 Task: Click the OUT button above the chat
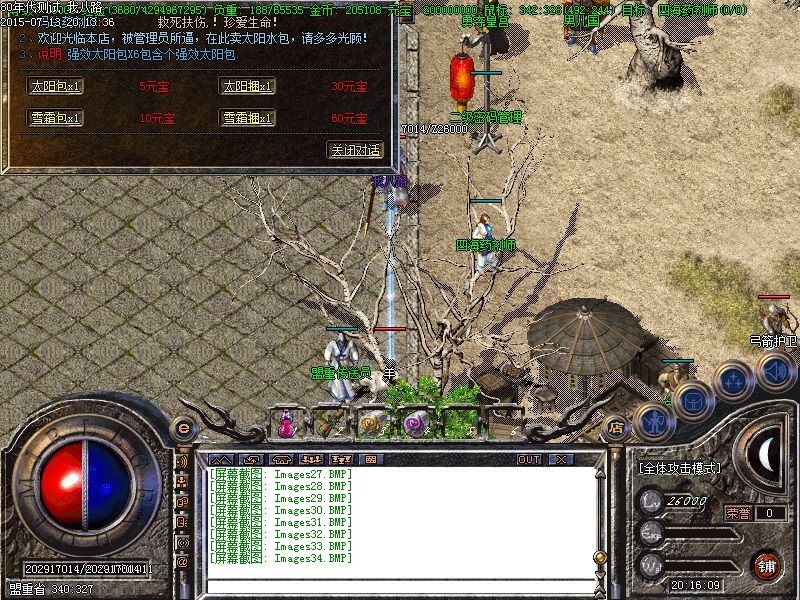(x=529, y=459)
